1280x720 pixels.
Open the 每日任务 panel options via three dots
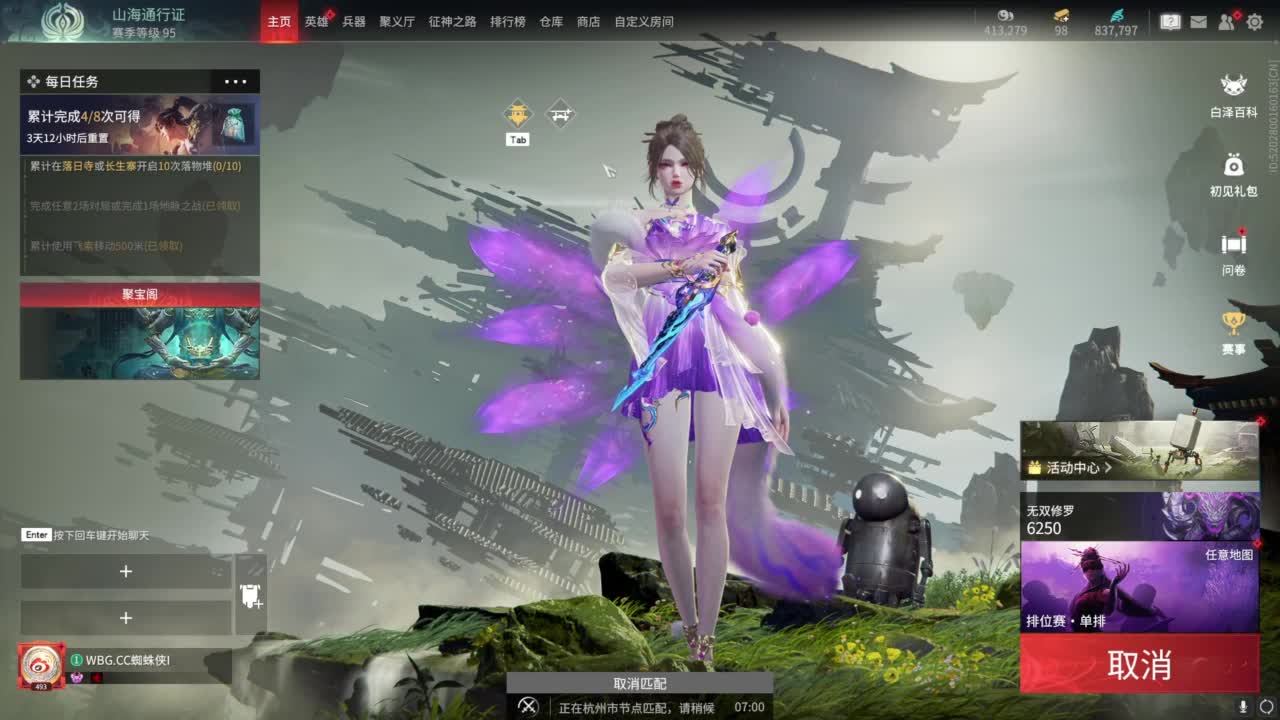235,81
